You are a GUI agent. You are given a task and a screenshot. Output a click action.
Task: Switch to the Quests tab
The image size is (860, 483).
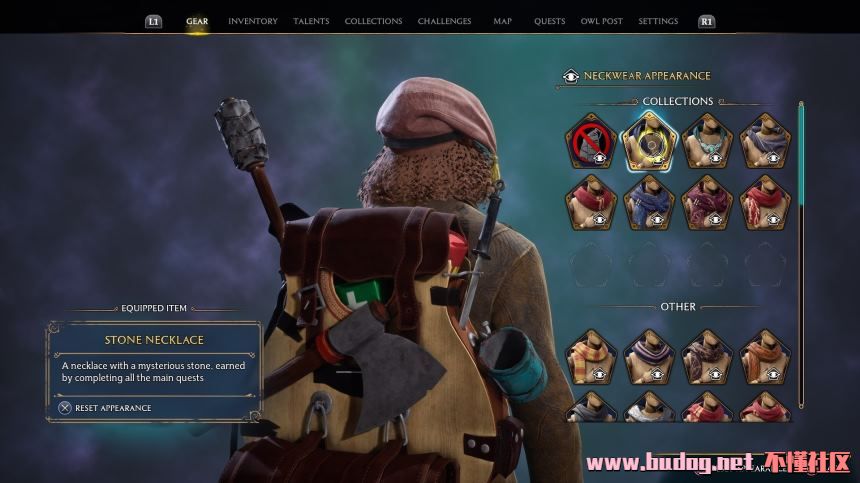[x=549, y=21]
